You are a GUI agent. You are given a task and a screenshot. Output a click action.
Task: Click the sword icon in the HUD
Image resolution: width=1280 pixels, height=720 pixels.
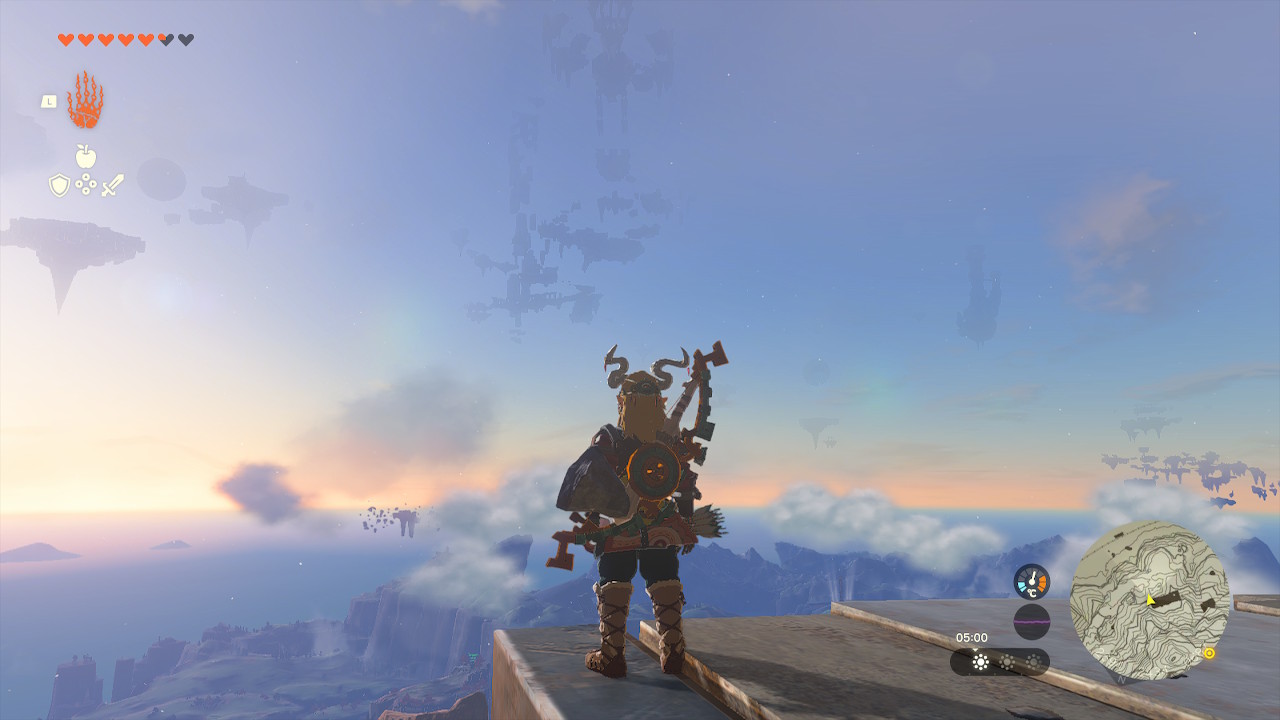pos(112,184)
